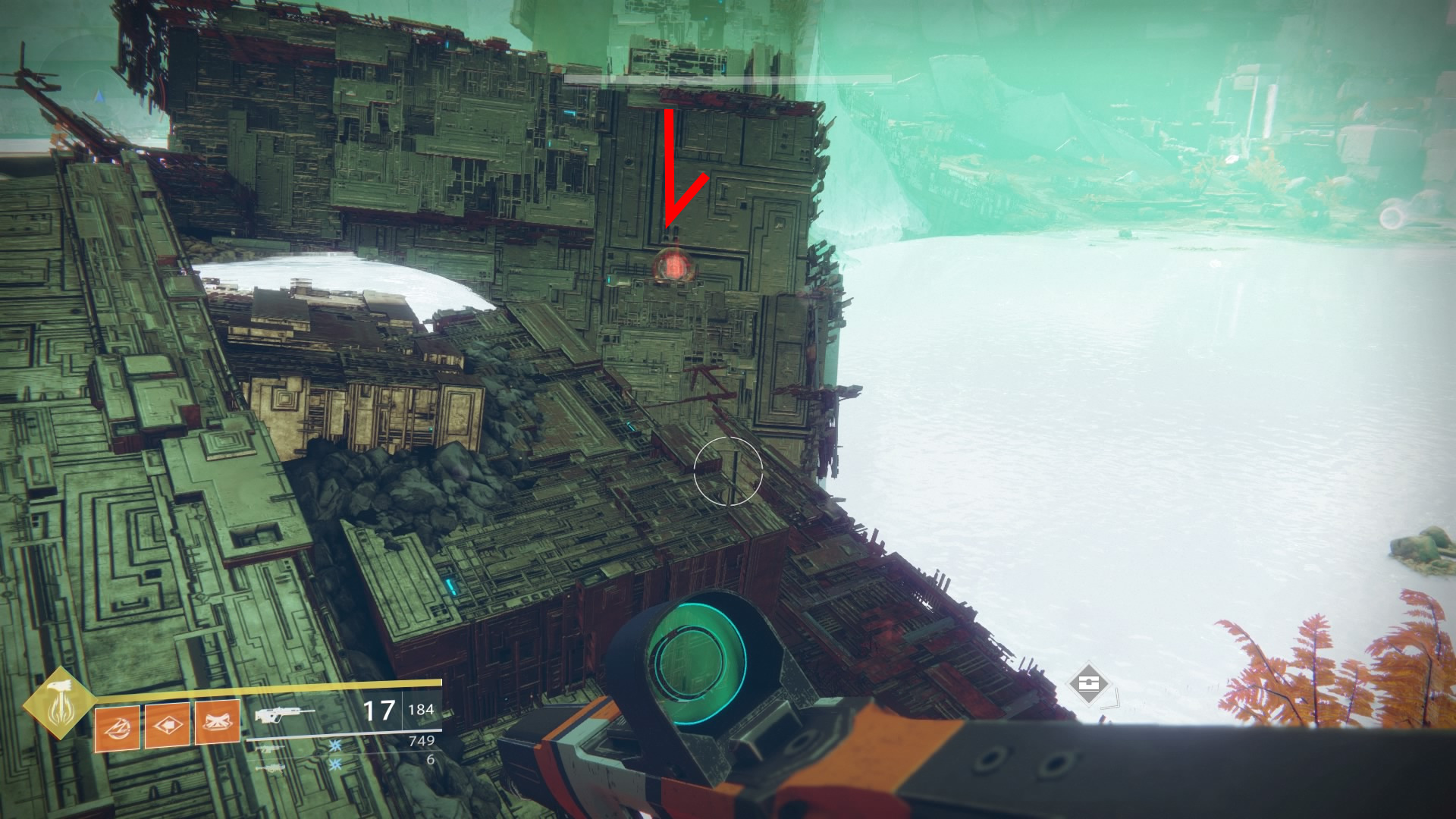
Task: Switch to the stowed weapon beside 749 ammo
Action: coord(275,748)
